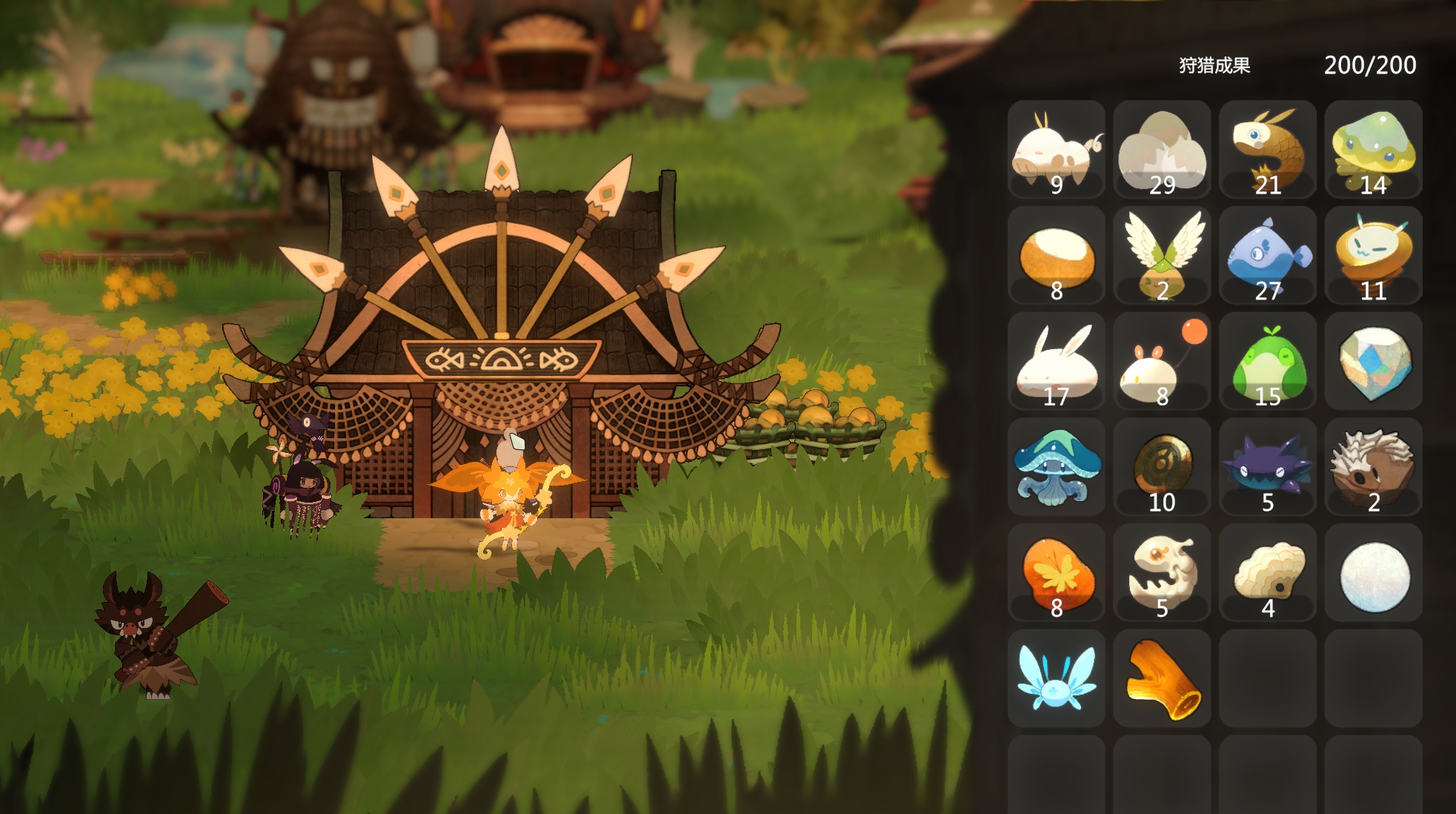1456x814 pixels.
Task: Choose the cracked eggshell stack of 29
Action: point(1162,150)
